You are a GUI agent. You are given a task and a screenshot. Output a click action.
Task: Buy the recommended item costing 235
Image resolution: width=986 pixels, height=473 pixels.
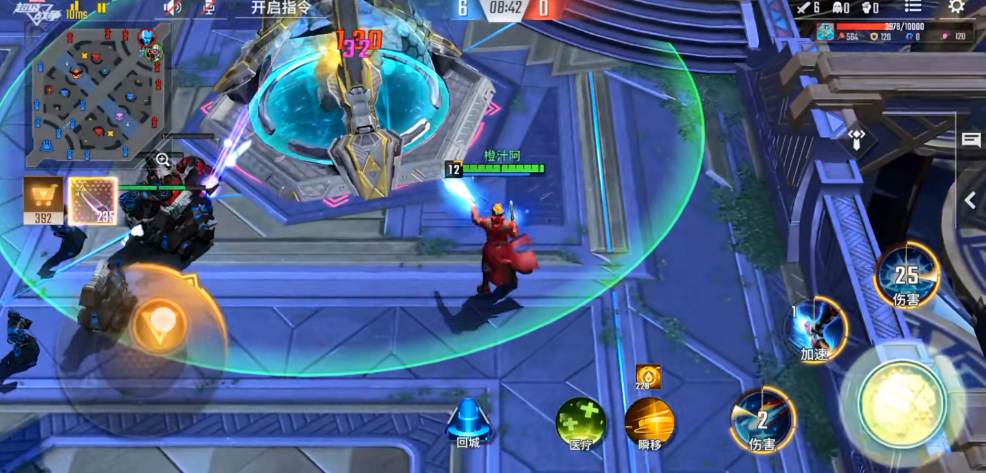pos(93,200)
